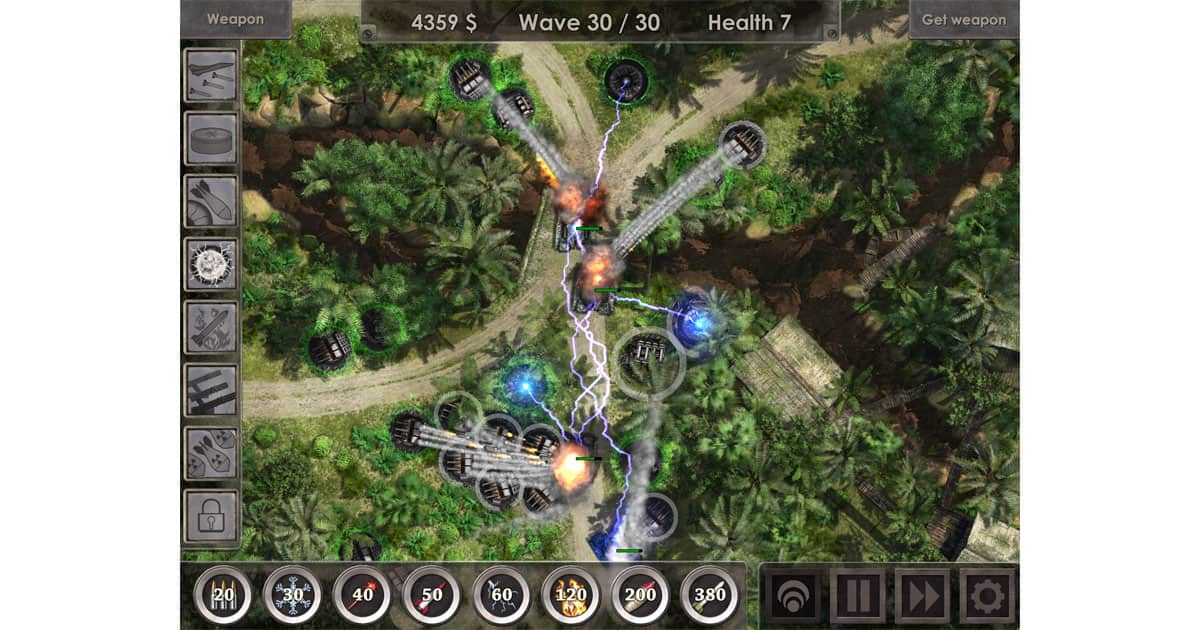Choose the barricade weapon slot
This screenshot has width=1200, height=630.
tap(211, 390)
